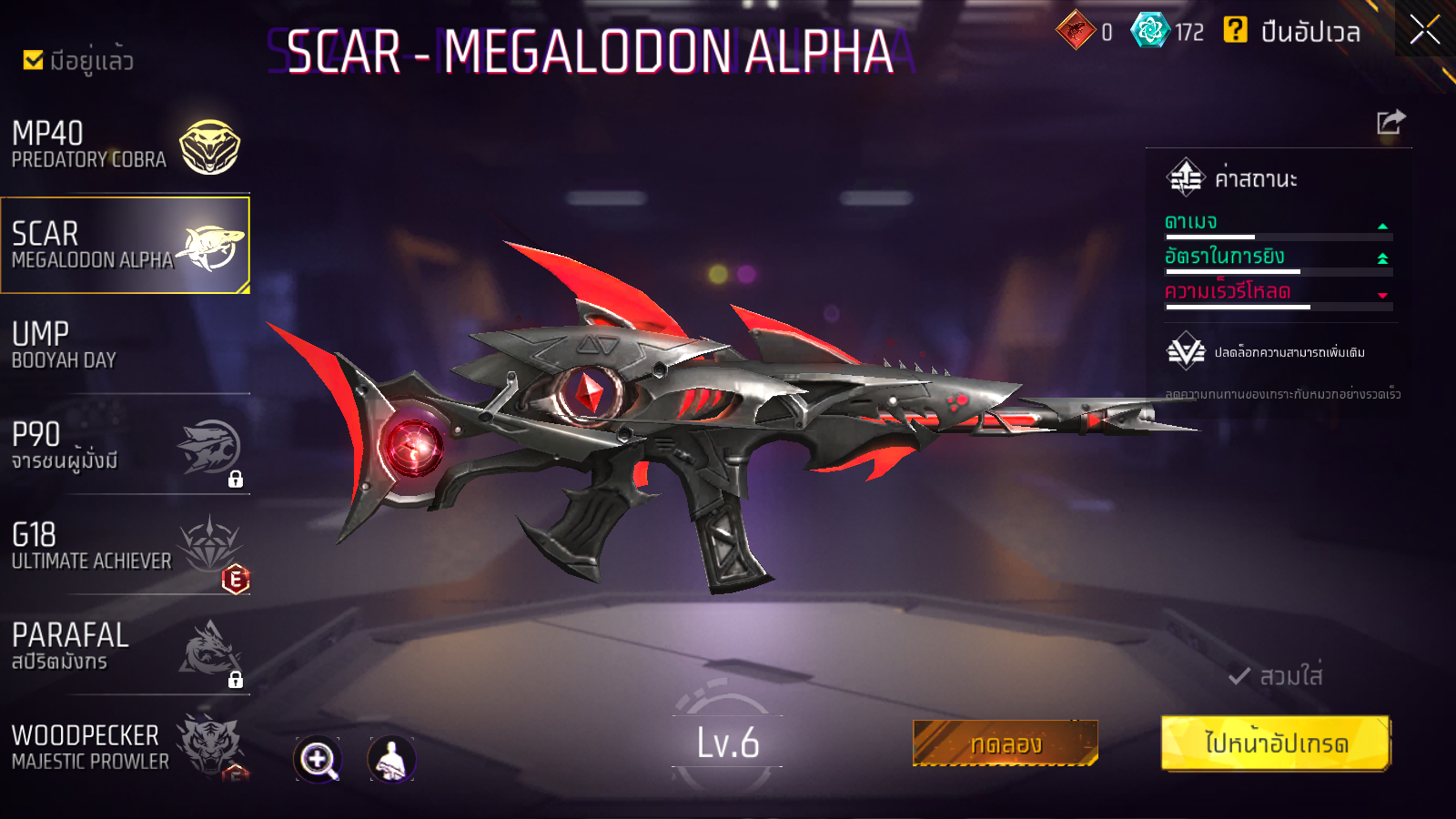This screenshot has width=1456, height=819.
Task: Share the weapon skin
Action: (1390, 122)
